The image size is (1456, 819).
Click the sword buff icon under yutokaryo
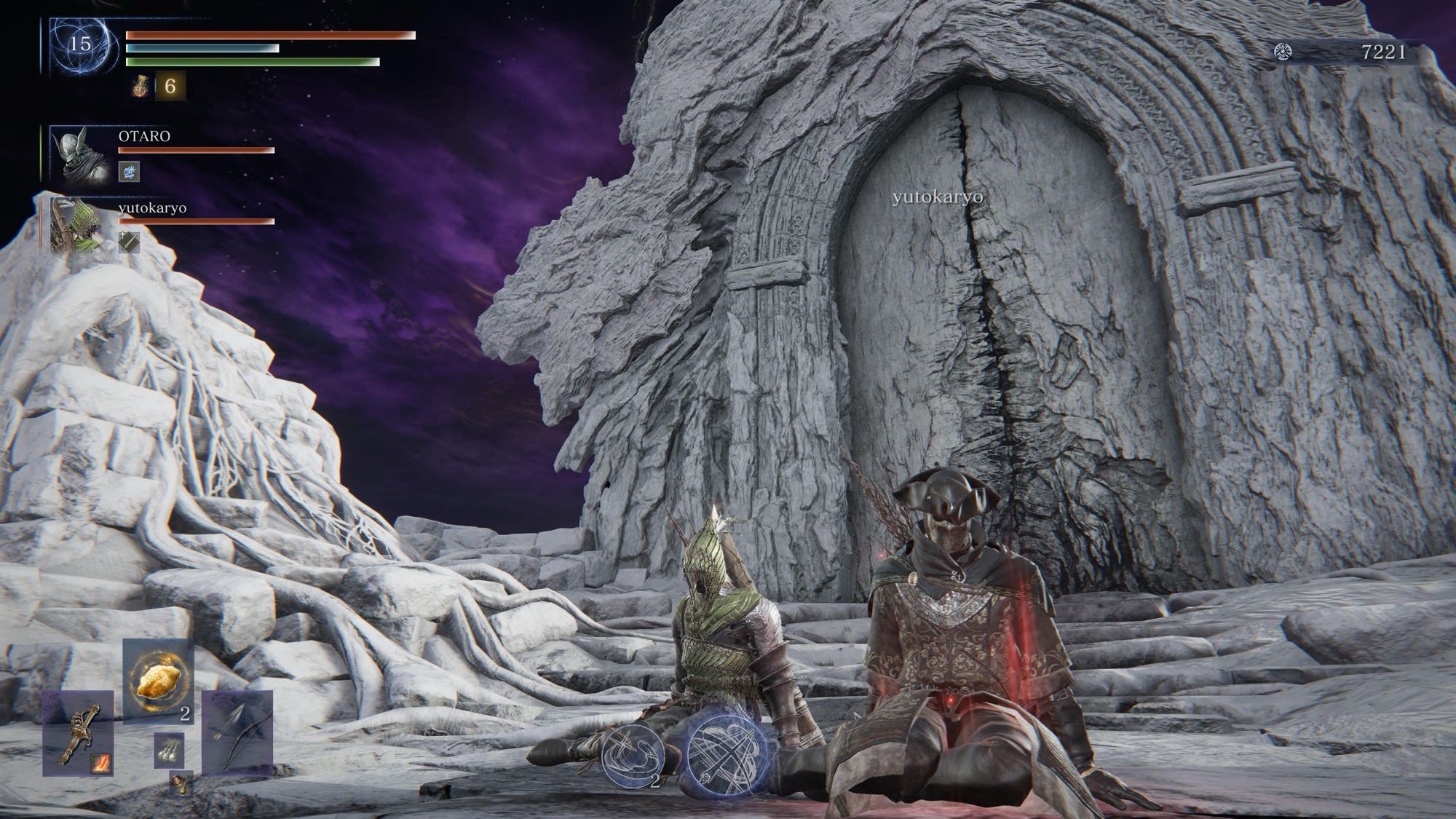(x=129, y=242)
